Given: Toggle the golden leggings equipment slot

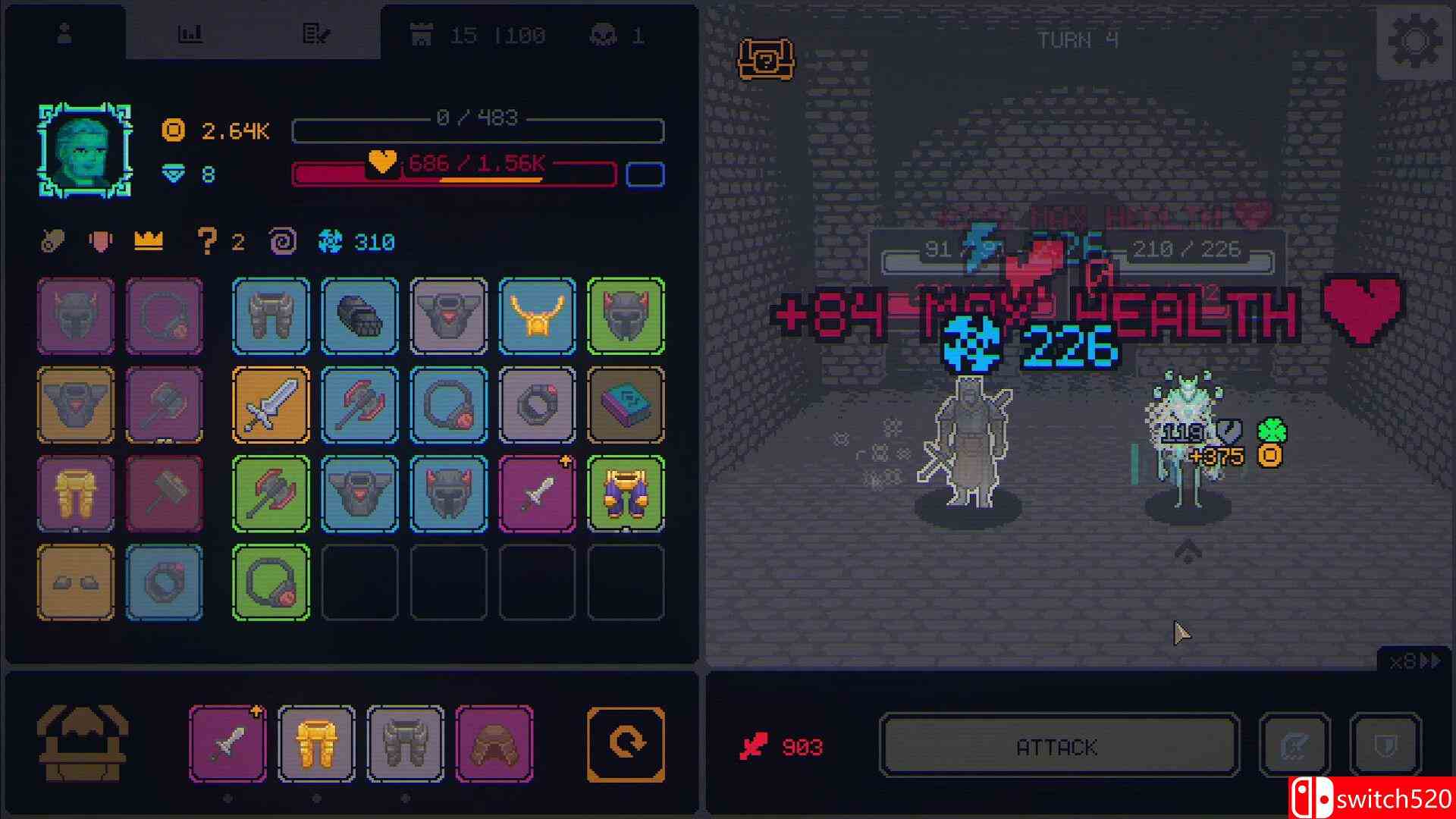Looking at the screenshot, I should 316,742.
